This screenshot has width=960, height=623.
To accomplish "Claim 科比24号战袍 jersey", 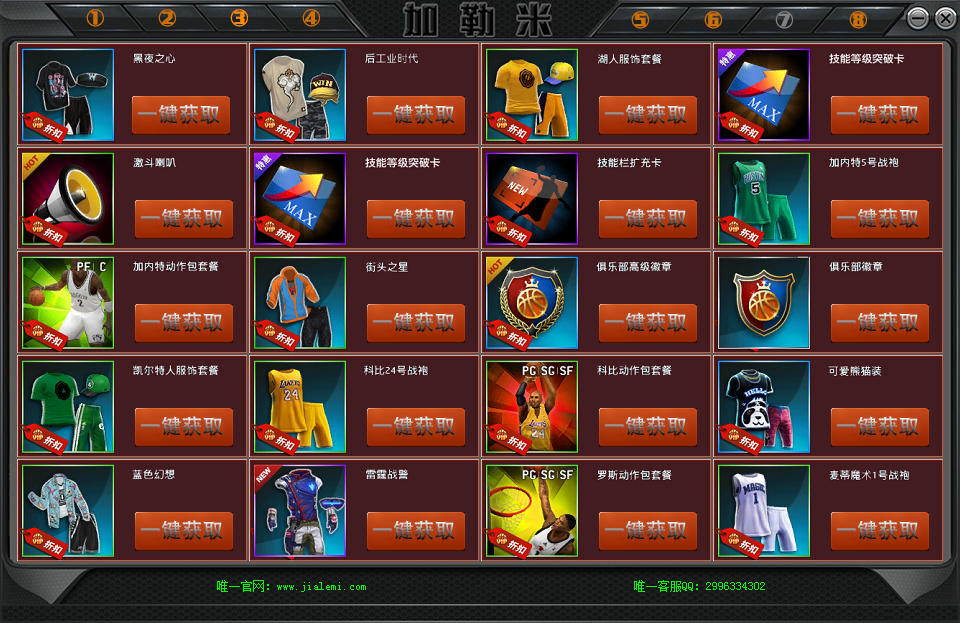I will tap(415, 427).
